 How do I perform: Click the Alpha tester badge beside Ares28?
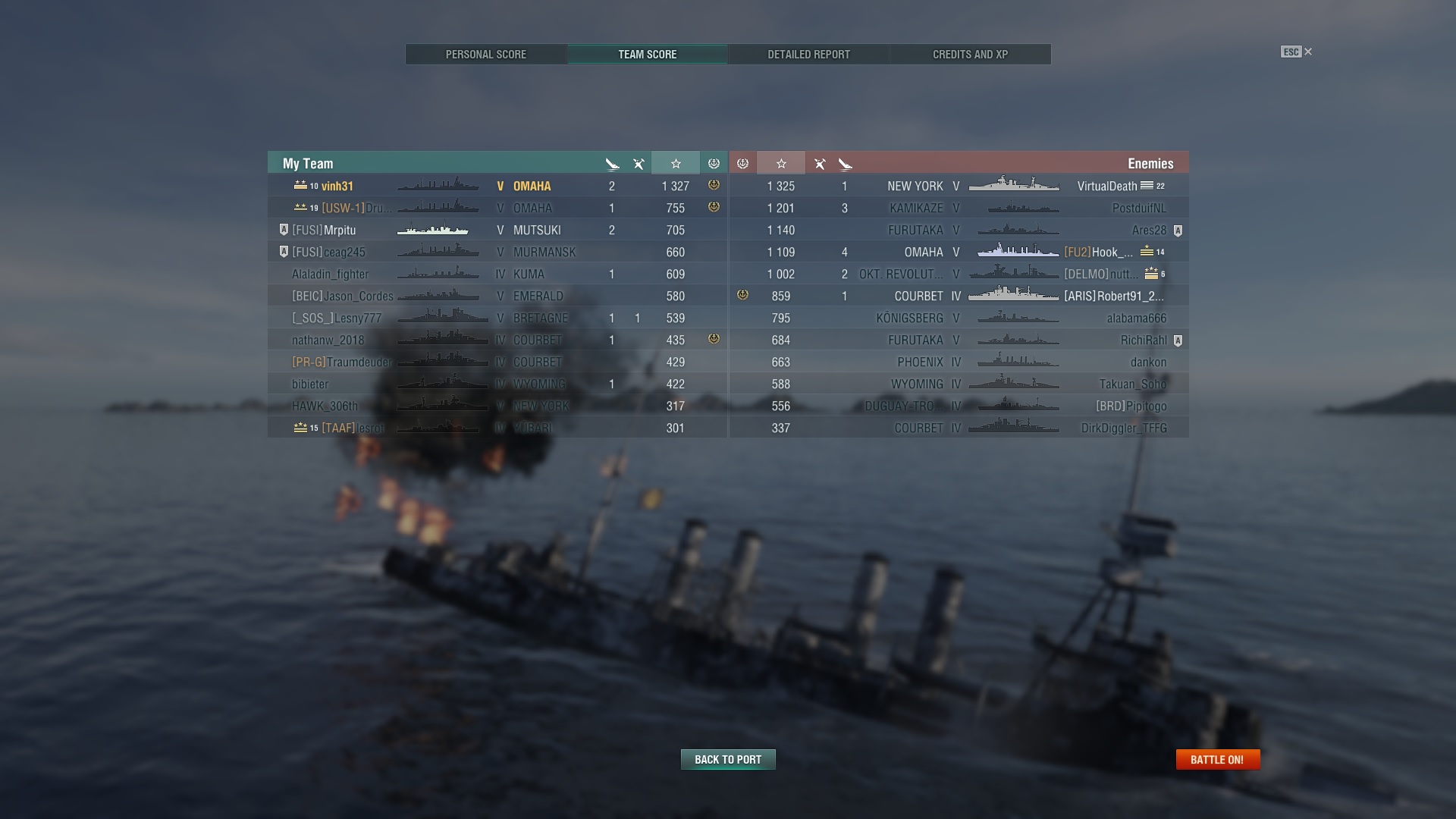1178,230
